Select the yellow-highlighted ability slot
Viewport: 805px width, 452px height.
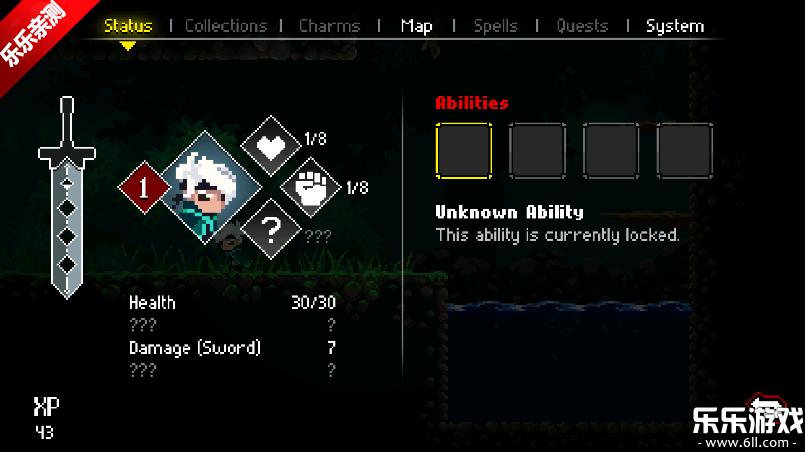pyautogui.click(x=464, y=150)
